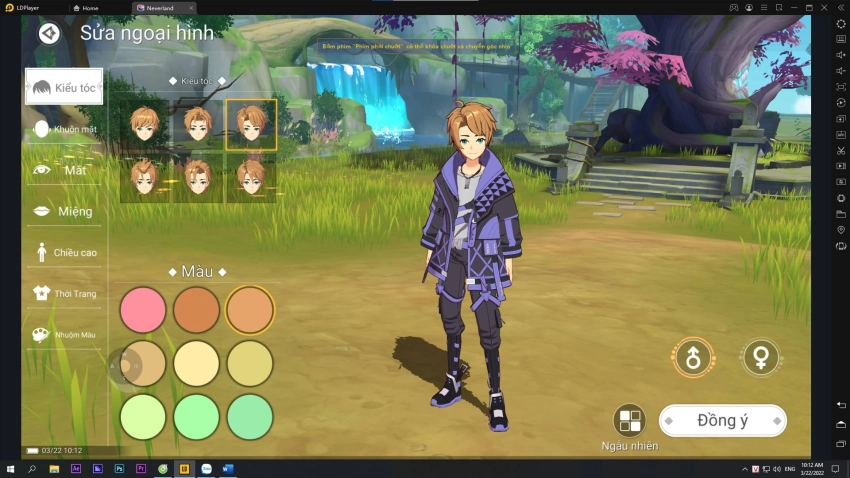Select the highlighted orange hair color
The width and height of the screenshot is (850, 478).
tap(250, 310)
